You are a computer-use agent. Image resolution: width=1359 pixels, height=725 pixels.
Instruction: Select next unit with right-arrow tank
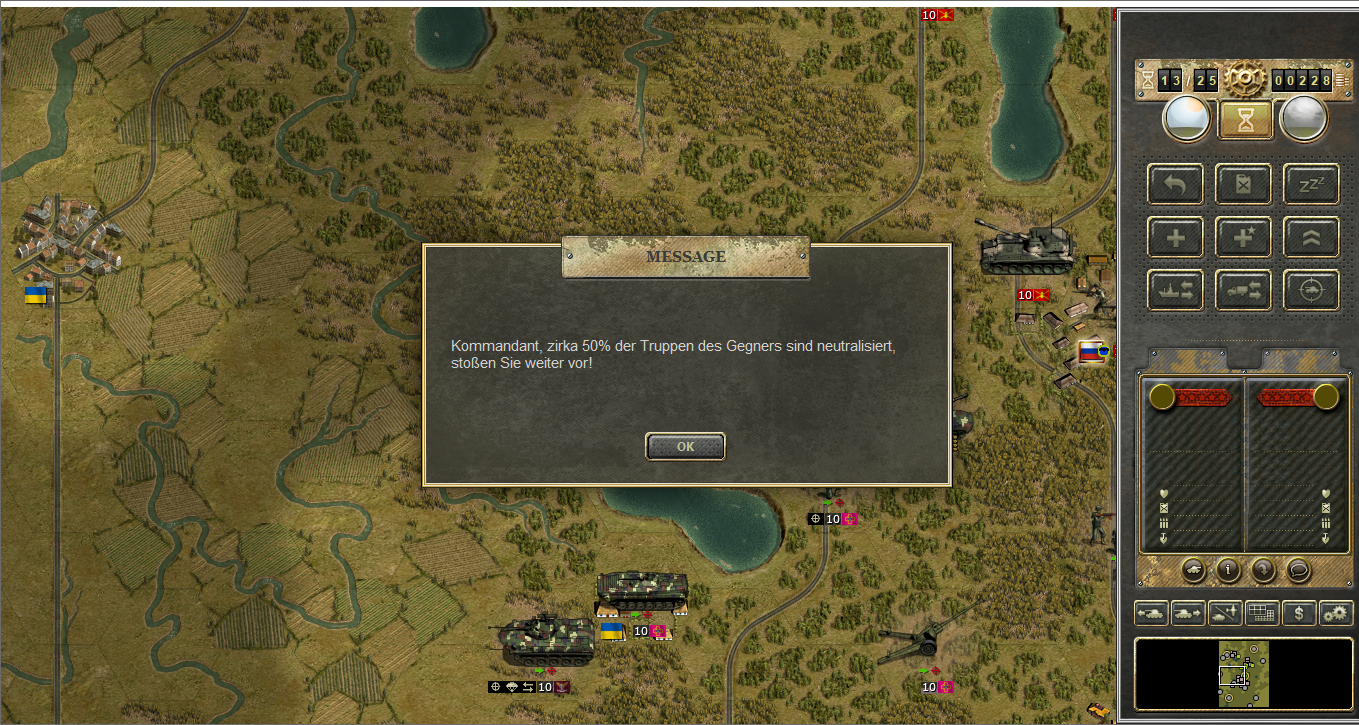1188,612
